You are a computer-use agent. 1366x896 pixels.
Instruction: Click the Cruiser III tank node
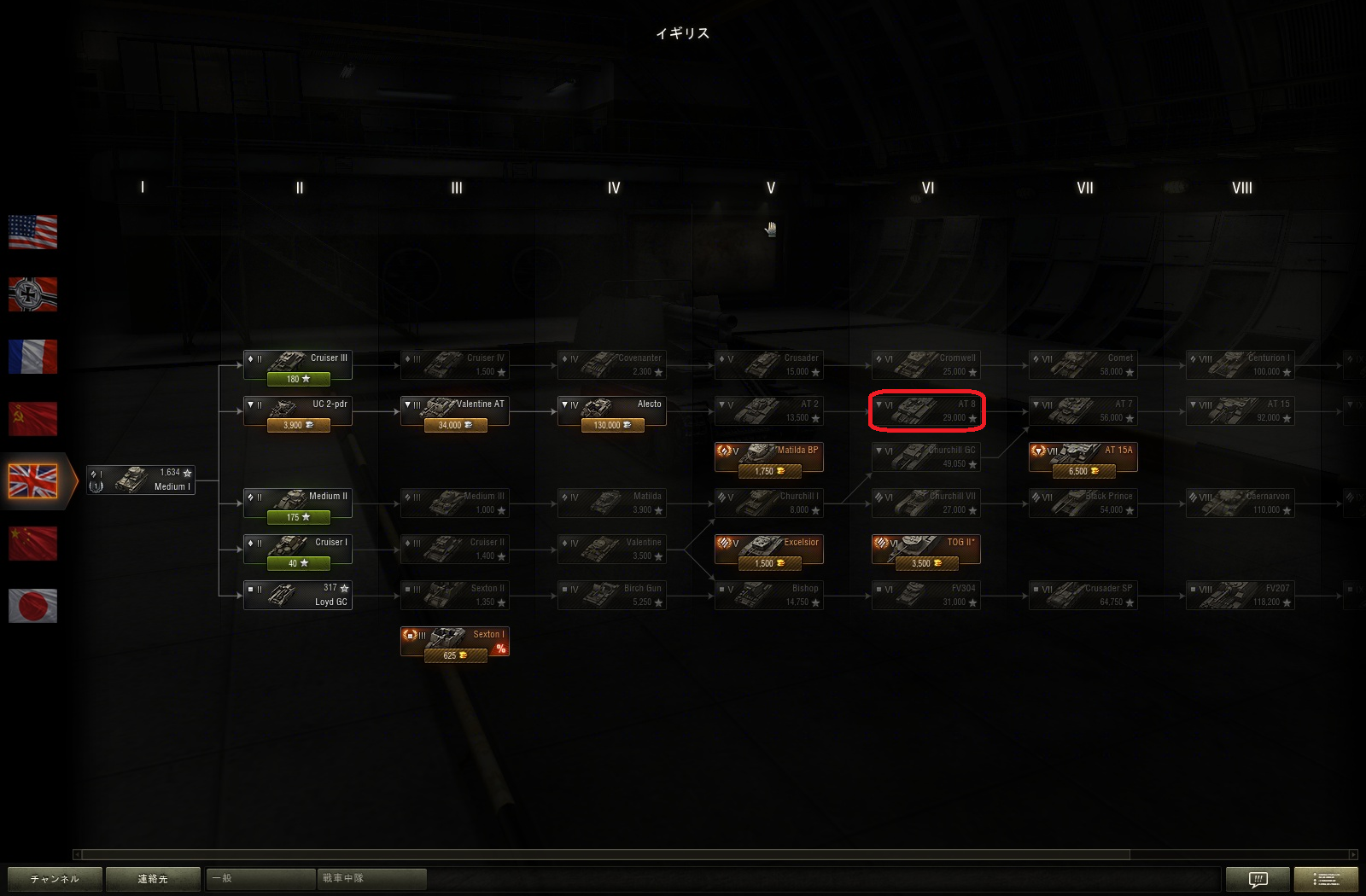coord(298,365)
